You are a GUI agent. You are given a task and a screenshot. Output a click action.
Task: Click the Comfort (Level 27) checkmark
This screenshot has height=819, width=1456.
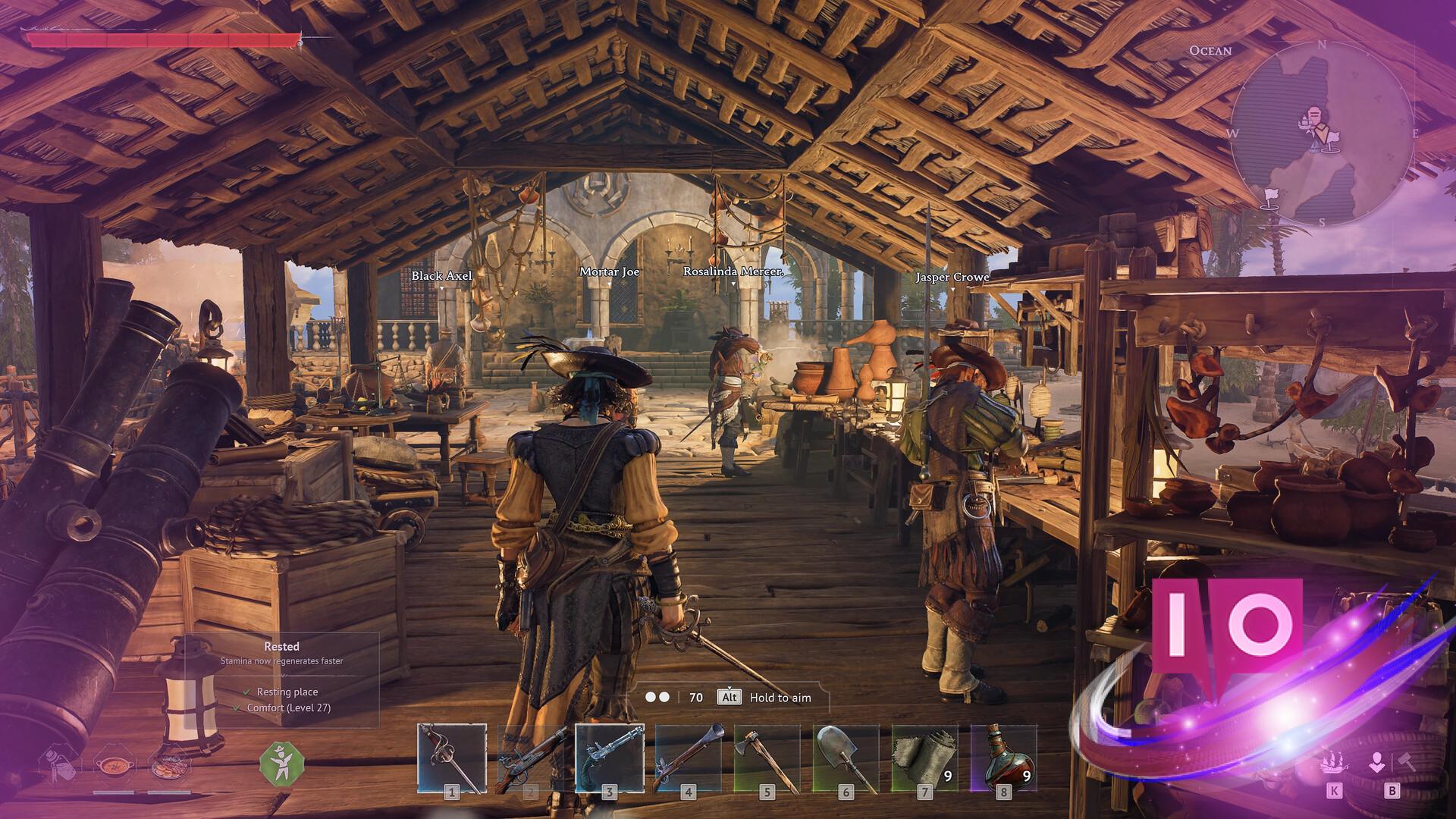(236, 709)
